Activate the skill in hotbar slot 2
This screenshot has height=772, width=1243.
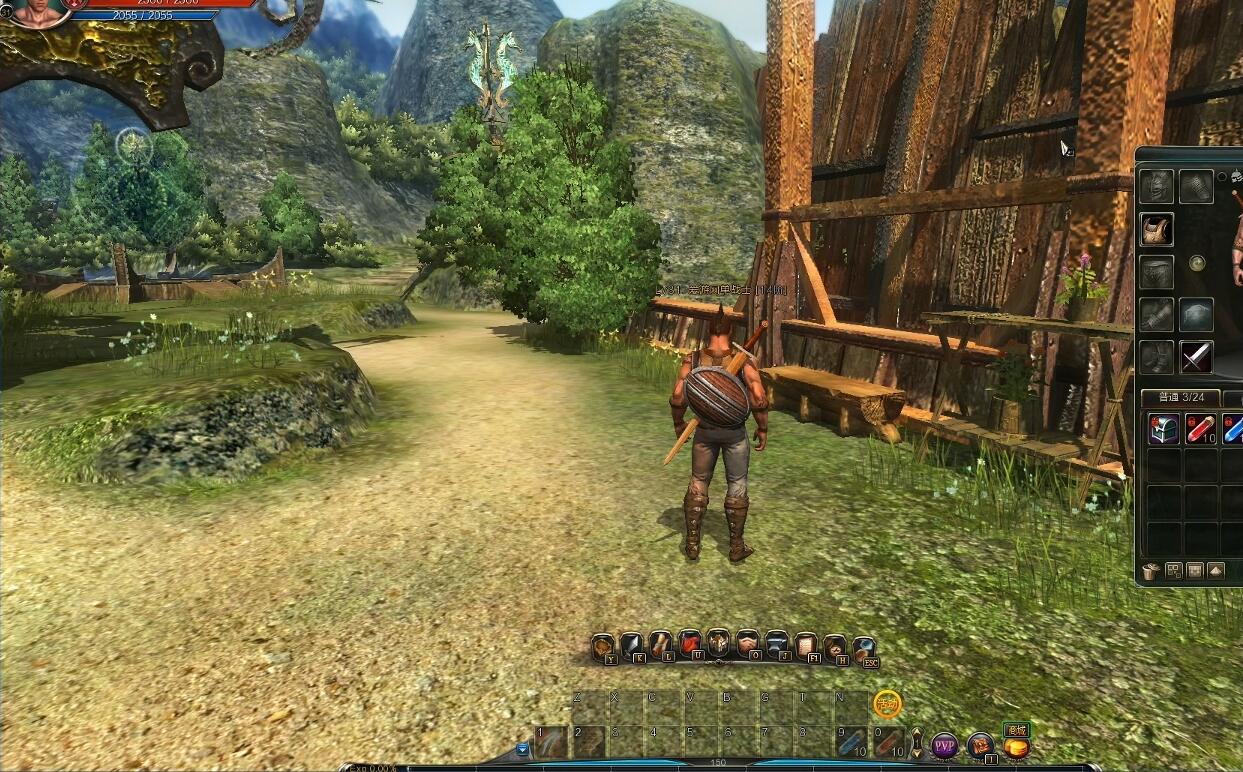(588, 743)
